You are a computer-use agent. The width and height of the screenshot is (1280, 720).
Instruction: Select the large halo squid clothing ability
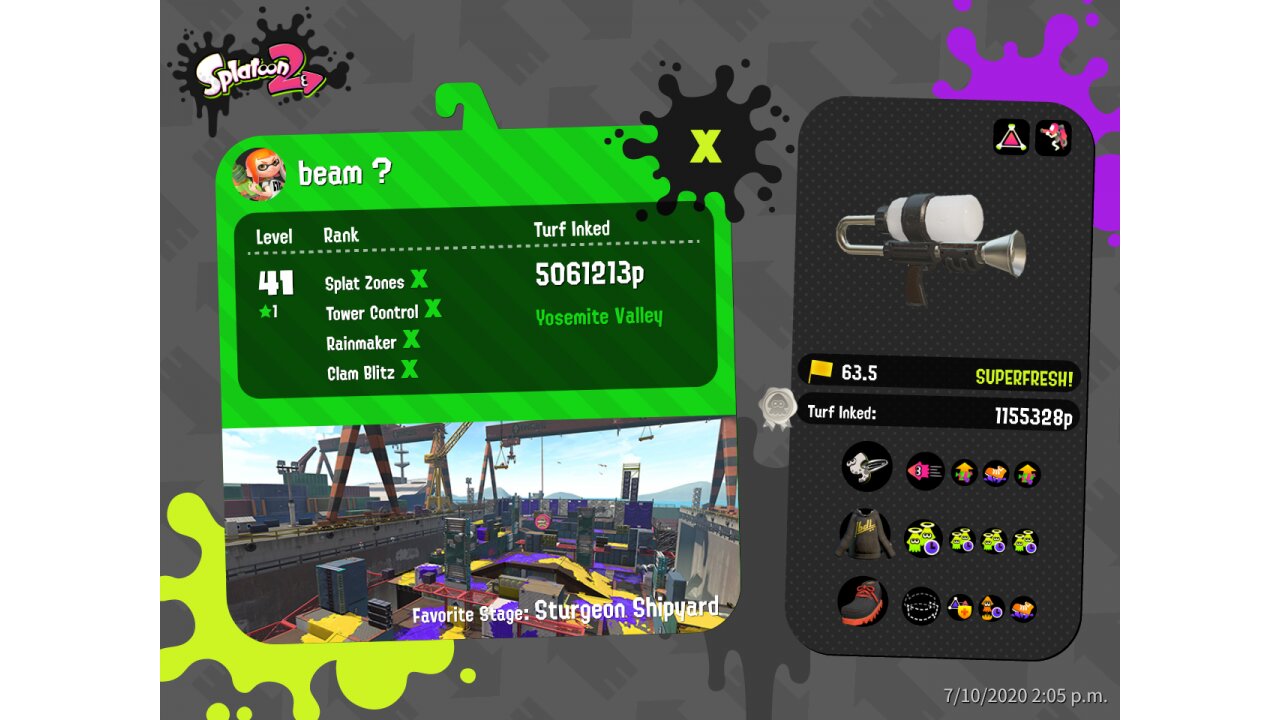923,539
